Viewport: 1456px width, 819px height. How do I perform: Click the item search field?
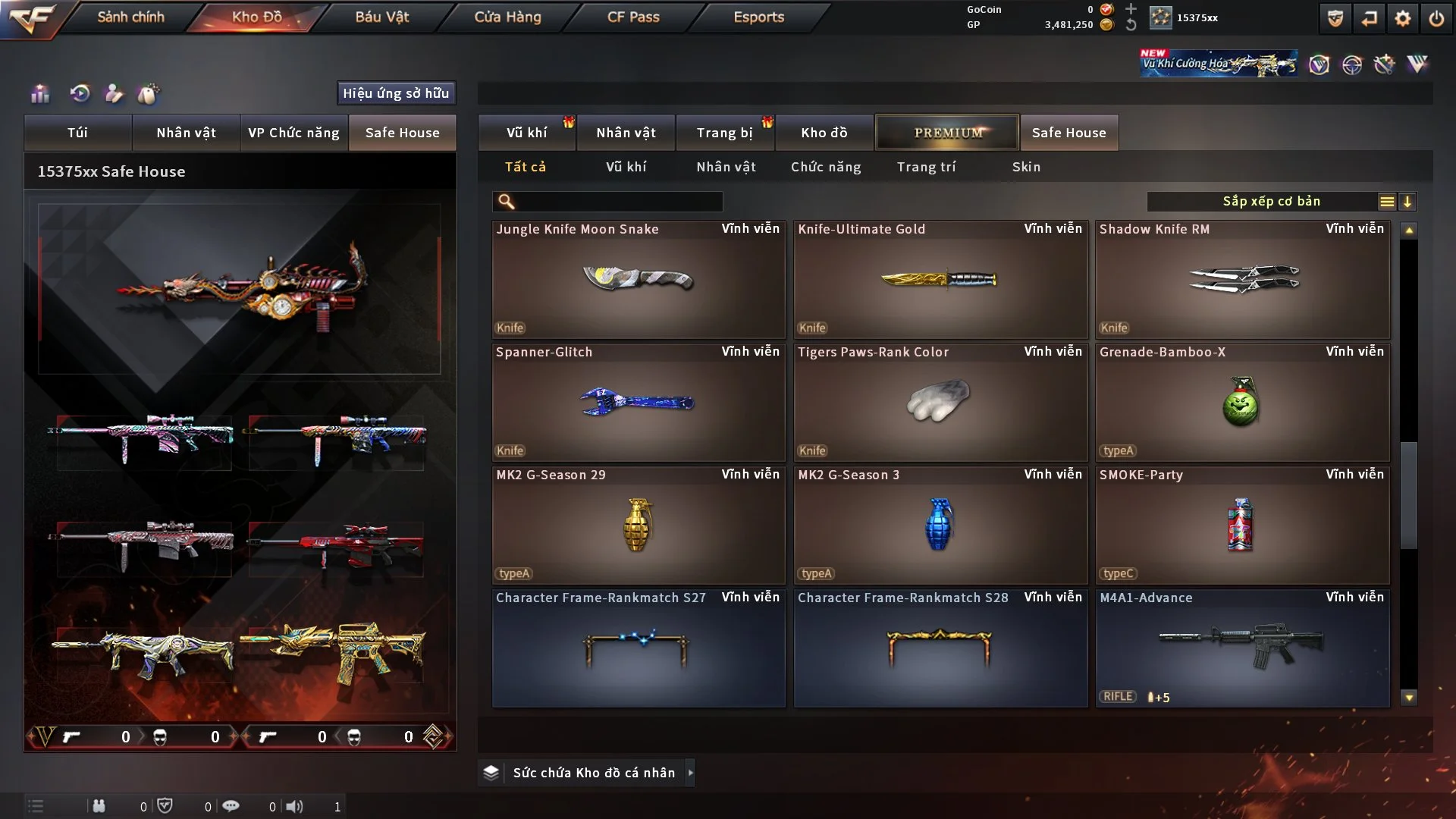click(618, 202)
